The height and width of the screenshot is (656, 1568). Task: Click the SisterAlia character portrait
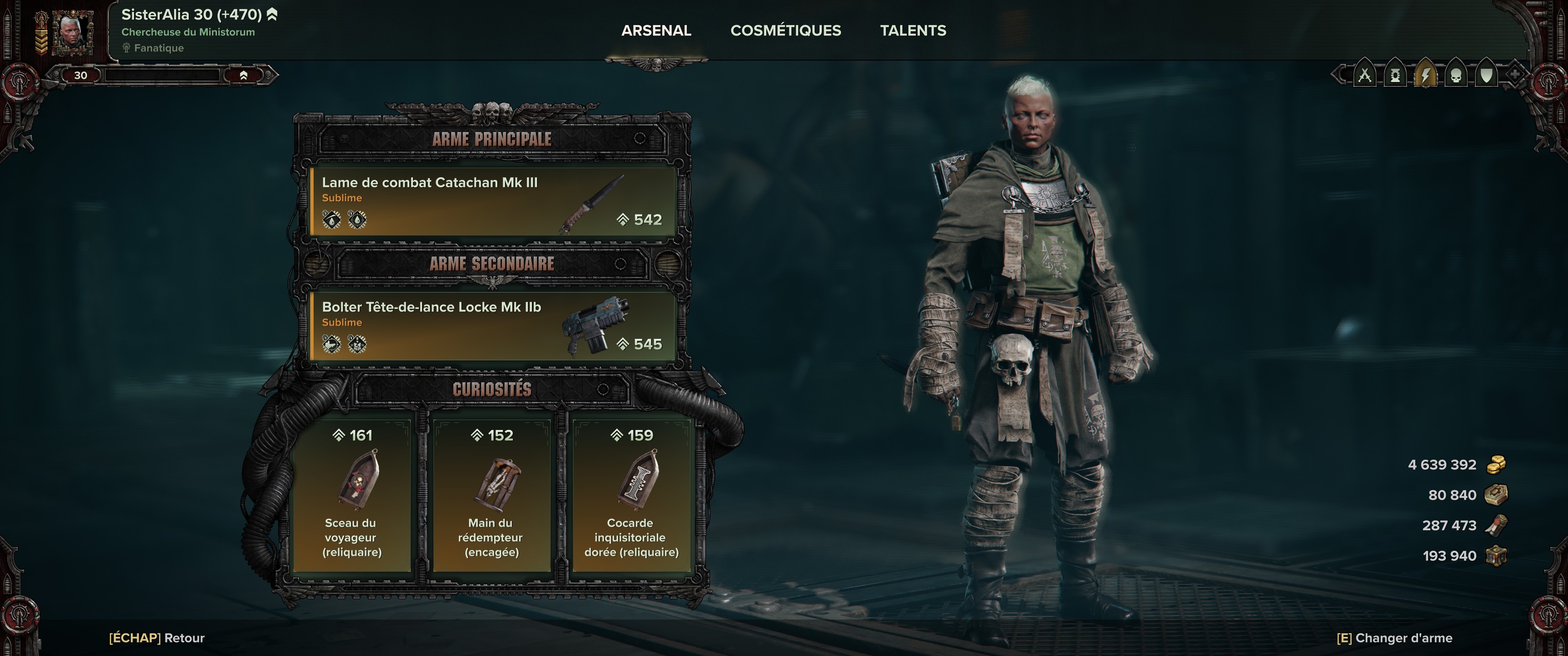tap(72, 31)
